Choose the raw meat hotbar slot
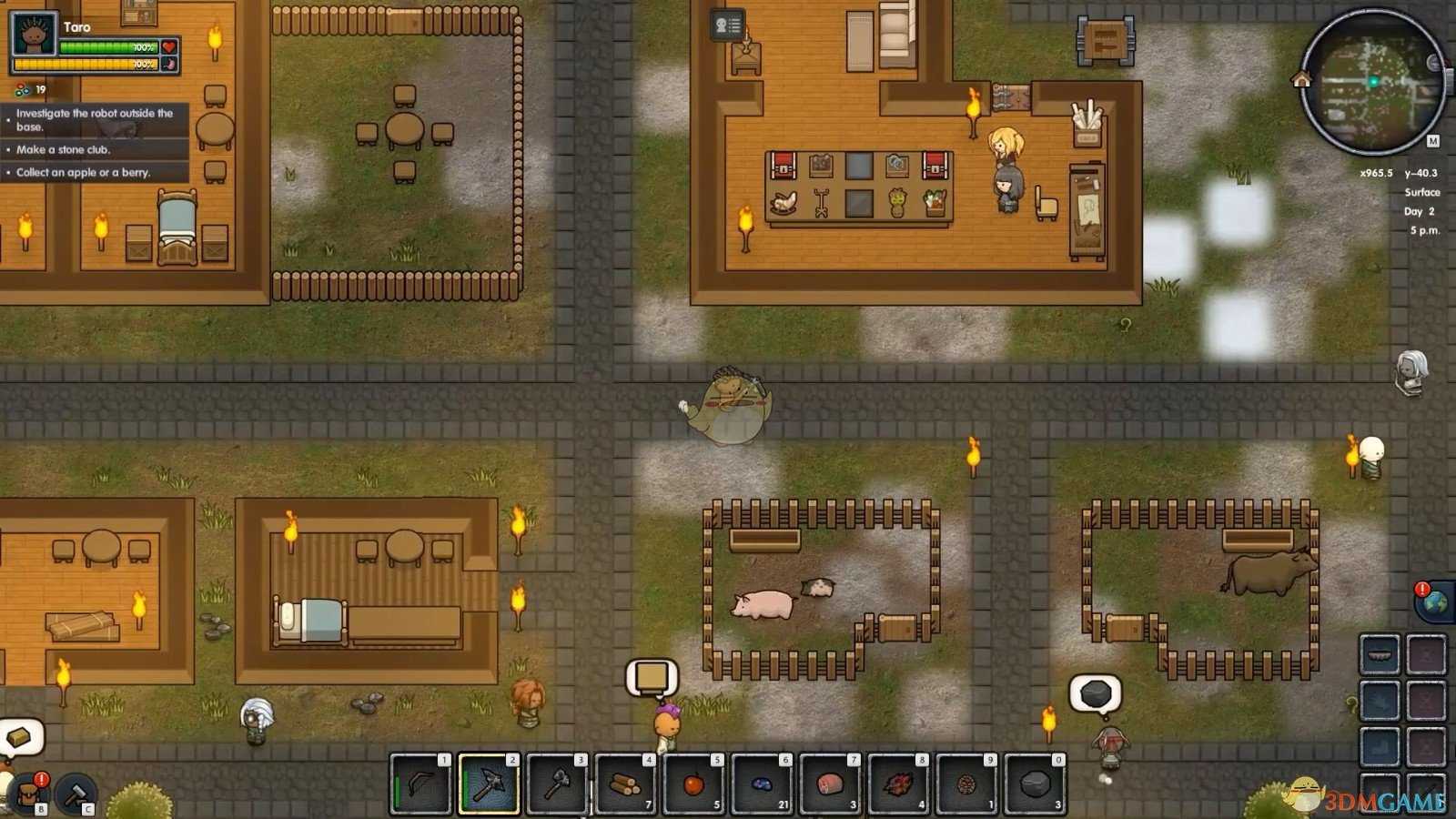Screen dimensions: 1456x819 point(830,784)
